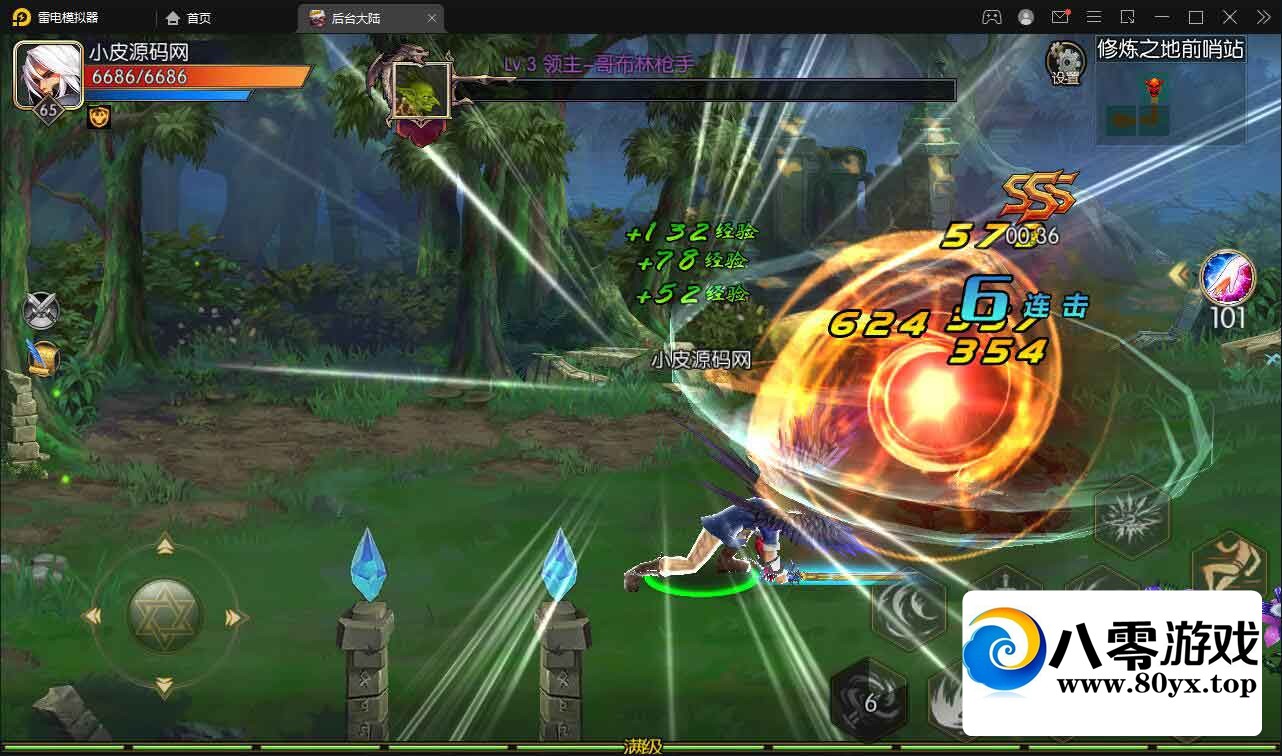
Task: Click the gamepad controls icon in titlebar
Action: (991, 17)
